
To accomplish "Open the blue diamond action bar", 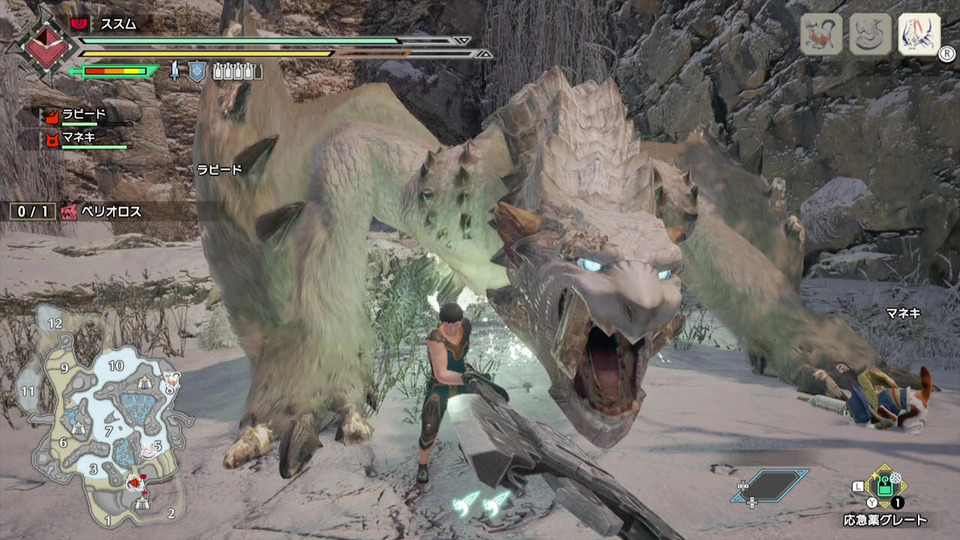I will (x=769, y=485).
